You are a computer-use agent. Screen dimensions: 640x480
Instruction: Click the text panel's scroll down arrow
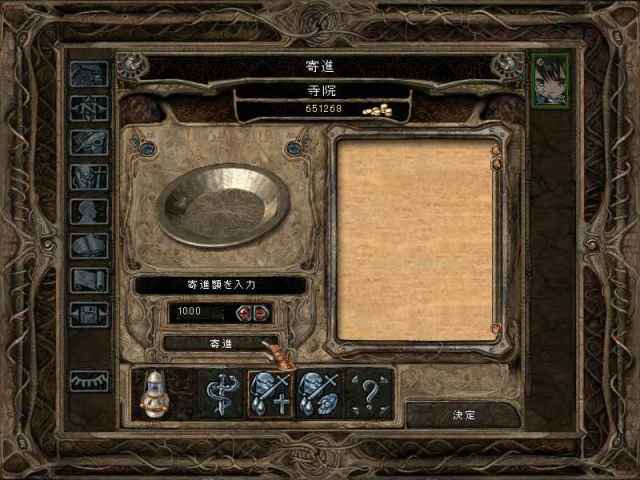[x=496, y=328]
